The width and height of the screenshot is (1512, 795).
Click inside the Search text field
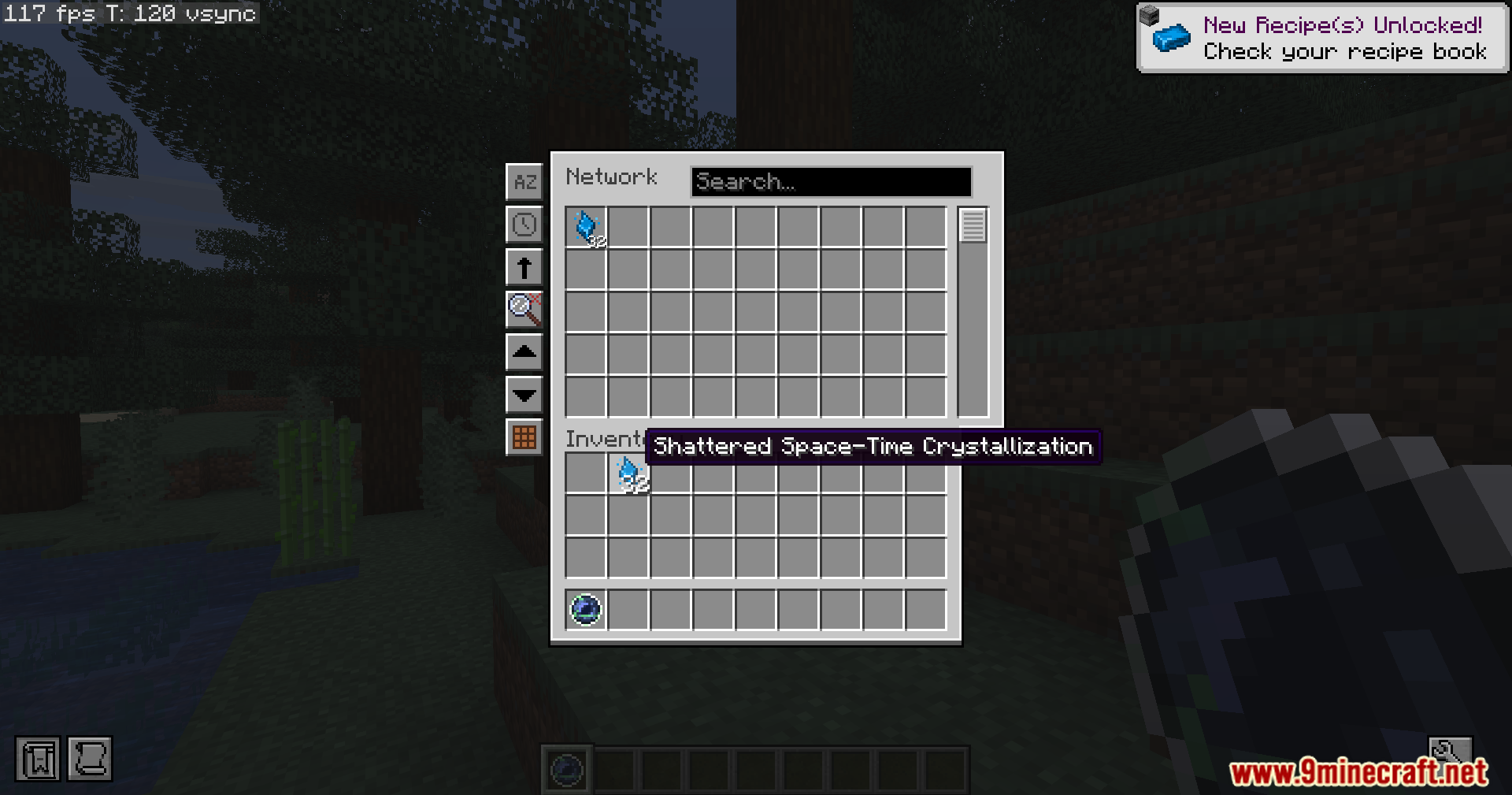[x=831, y=181]
